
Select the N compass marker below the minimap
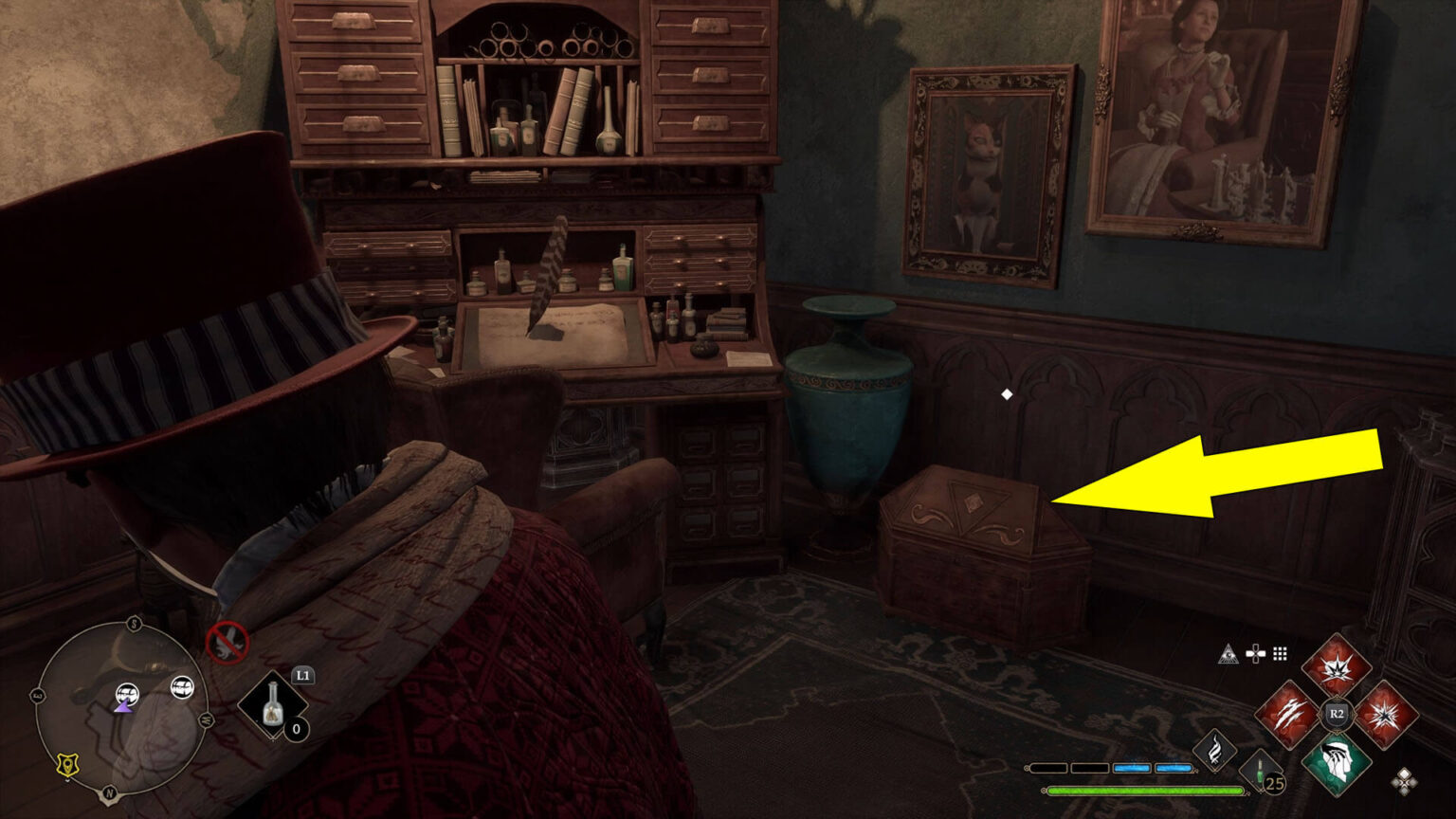(108, 792)
